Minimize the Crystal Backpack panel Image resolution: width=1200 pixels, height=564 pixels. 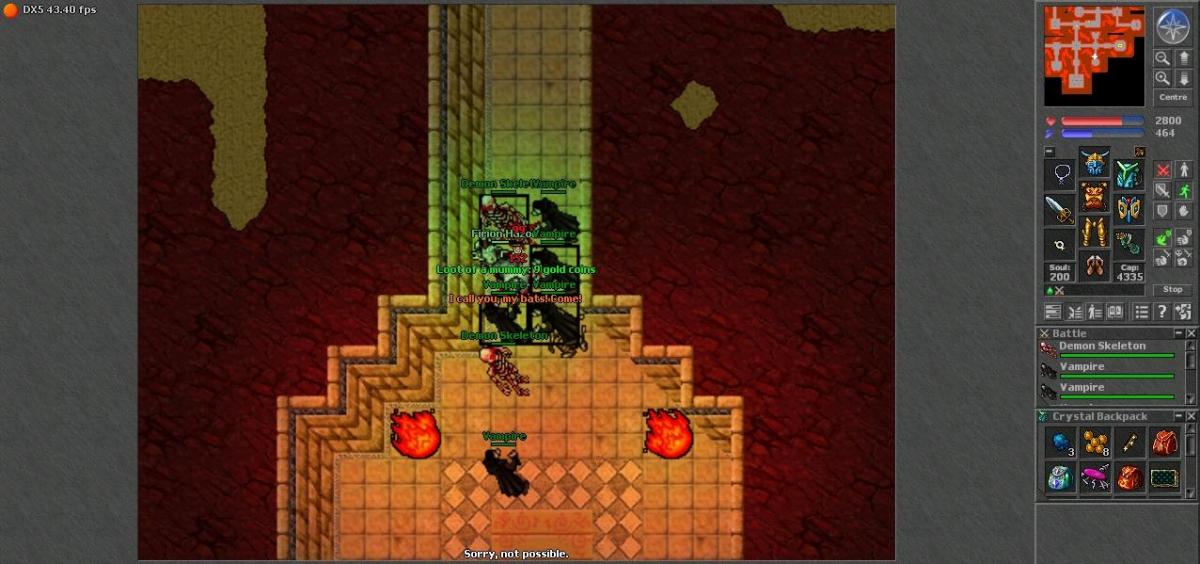tap(1179, 416)
